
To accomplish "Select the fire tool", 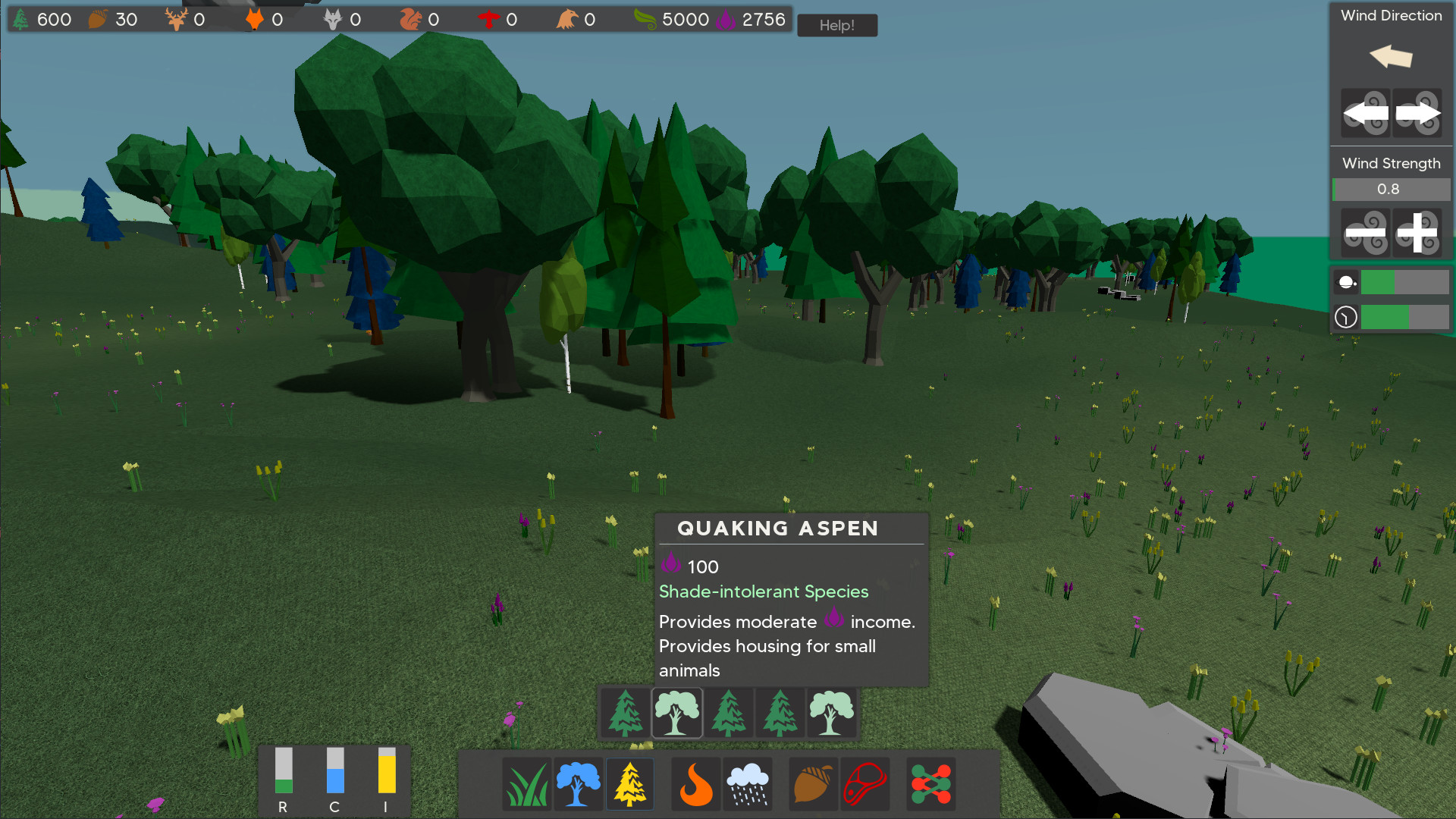I will coord(695,783).
